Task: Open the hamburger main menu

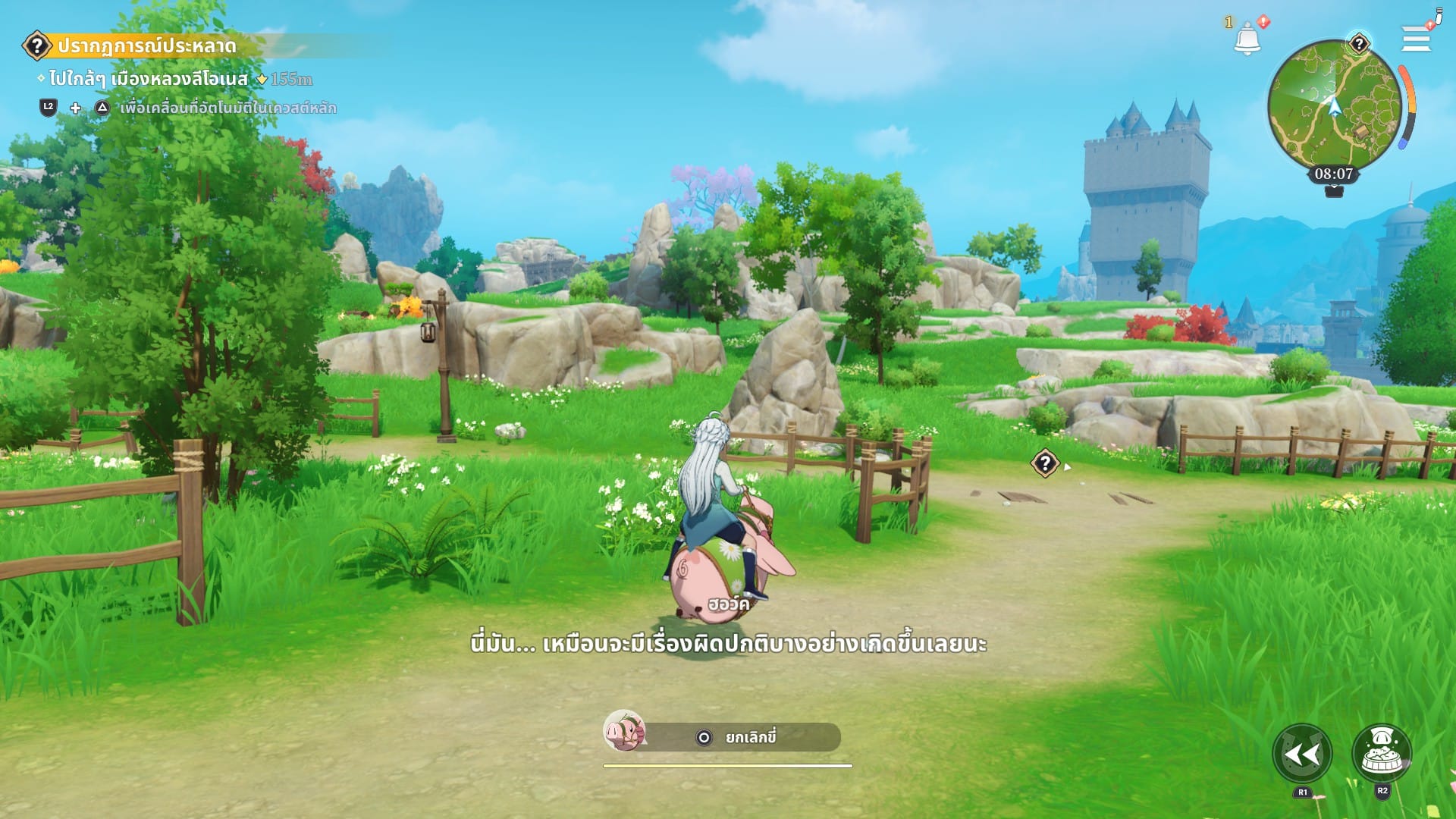Action: tap(1415, 38)
